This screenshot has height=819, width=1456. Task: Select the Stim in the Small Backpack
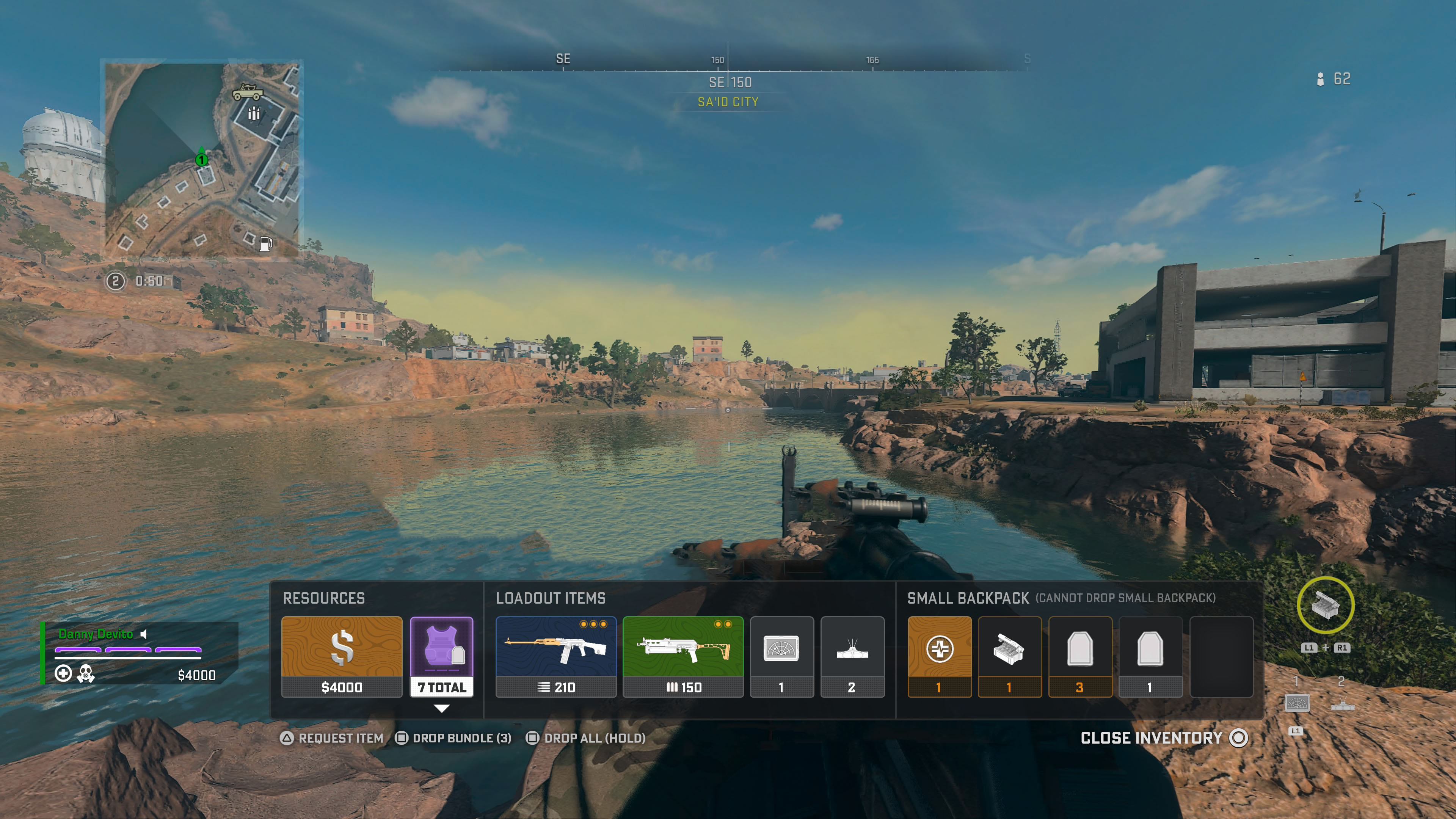(940, 656)
